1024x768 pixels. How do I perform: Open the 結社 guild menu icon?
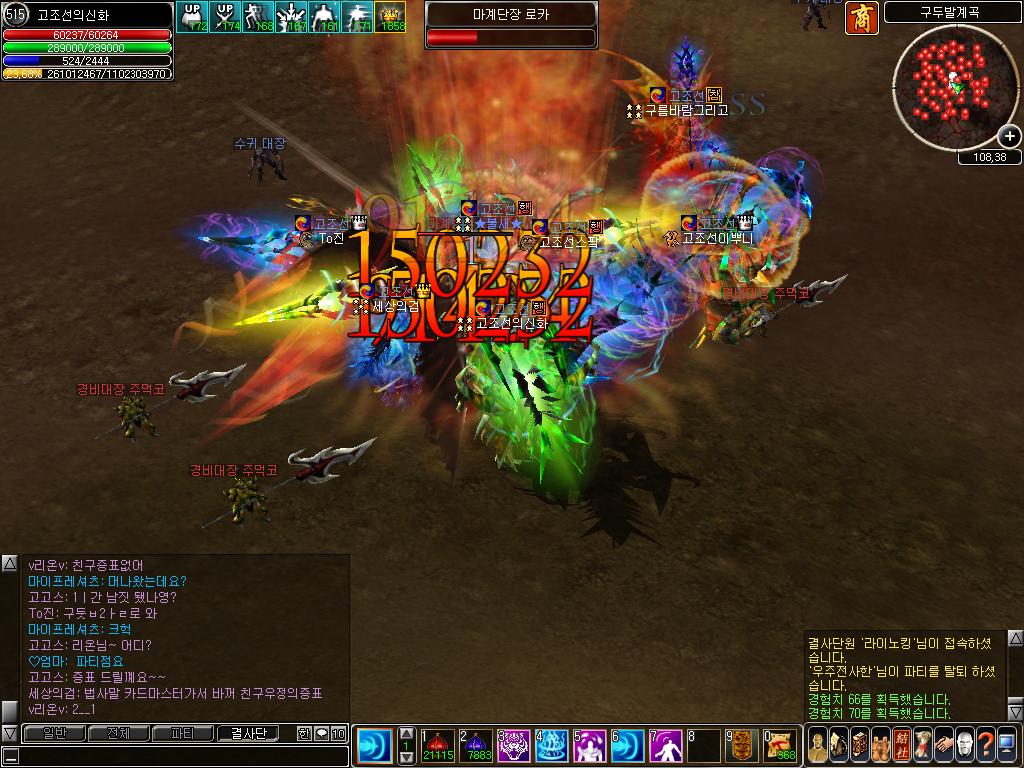coord(902,745)
